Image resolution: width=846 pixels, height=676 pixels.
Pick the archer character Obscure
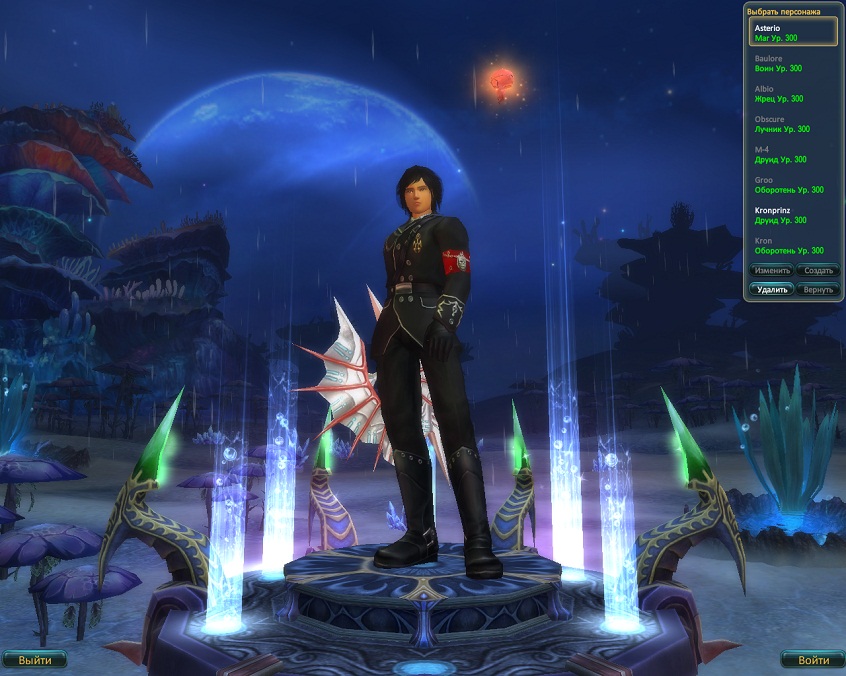[793, 124]
